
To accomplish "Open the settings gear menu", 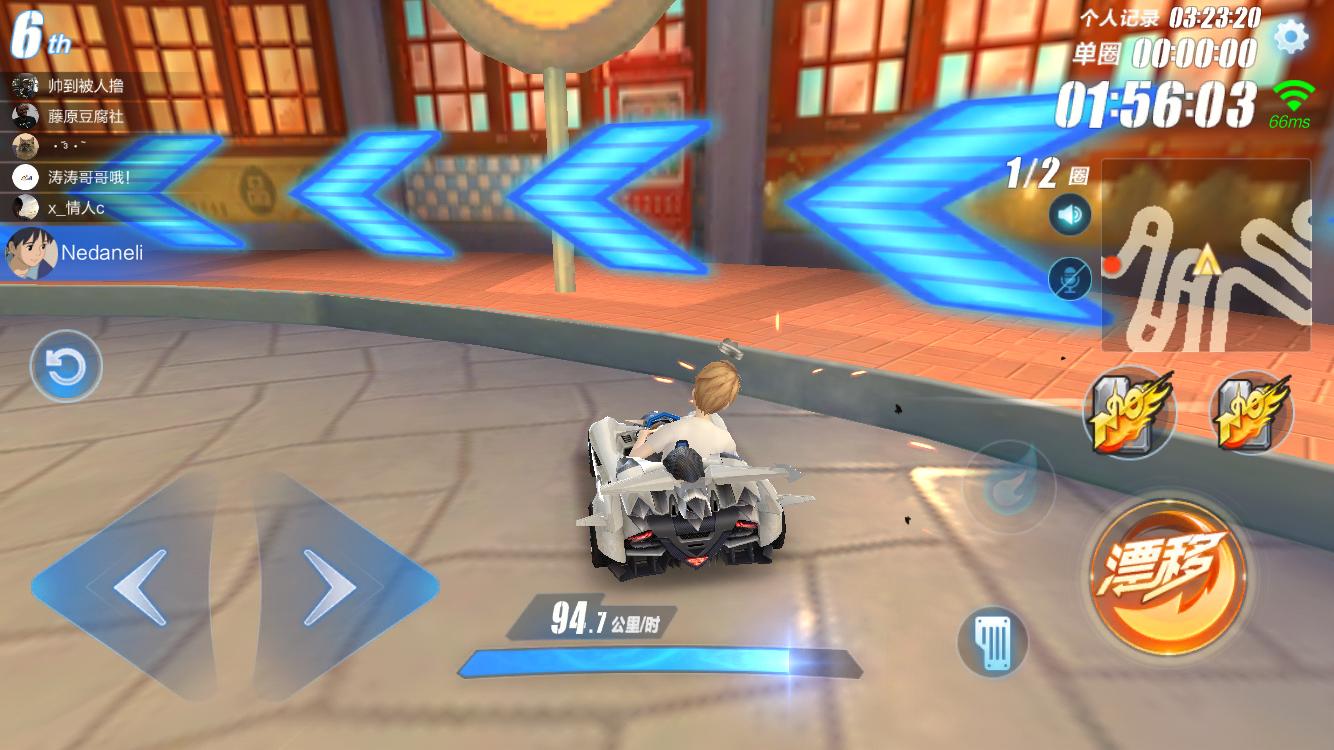I will [x=1291, y=37].
